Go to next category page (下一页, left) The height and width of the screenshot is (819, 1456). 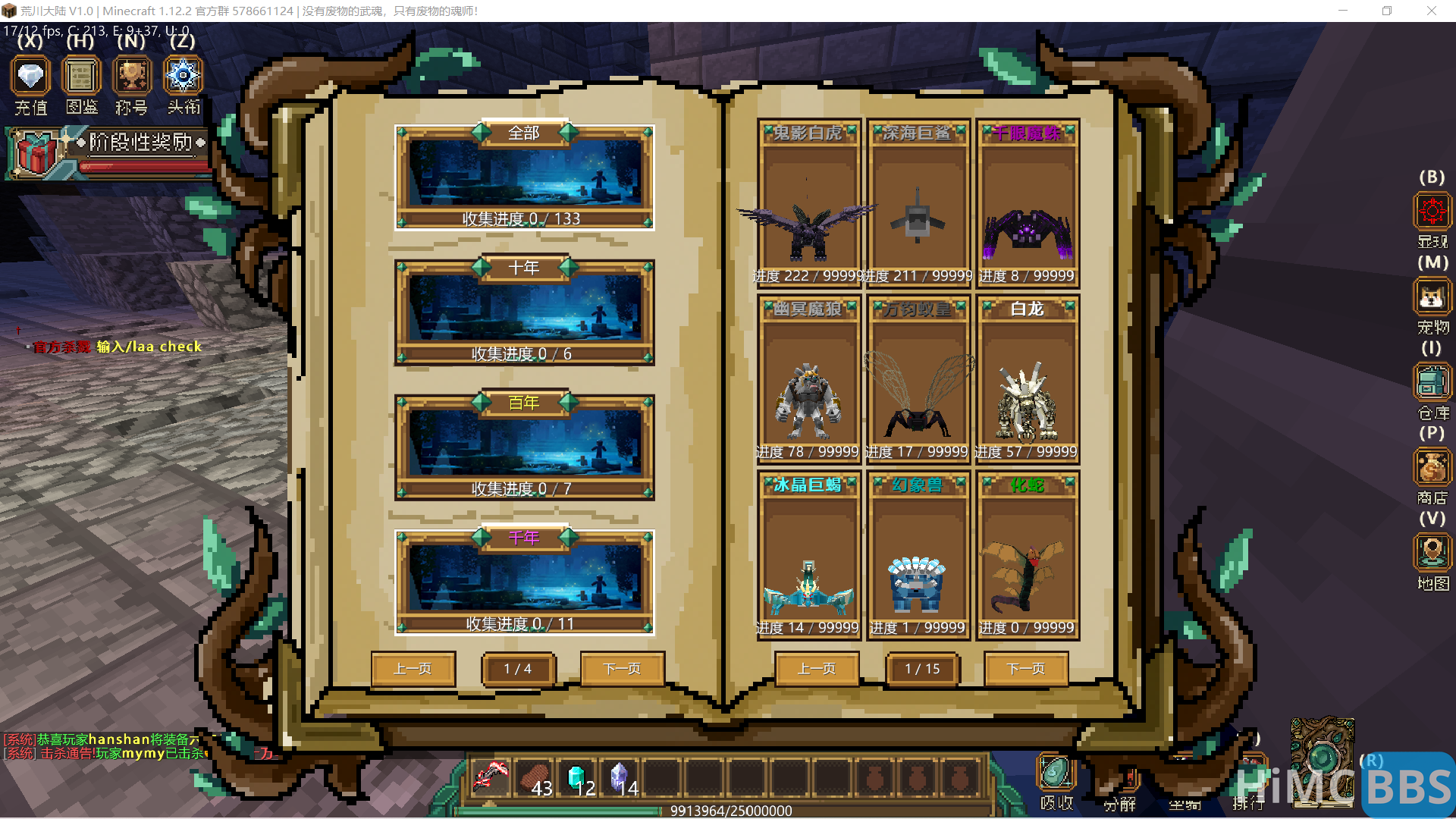coord(622,669)
